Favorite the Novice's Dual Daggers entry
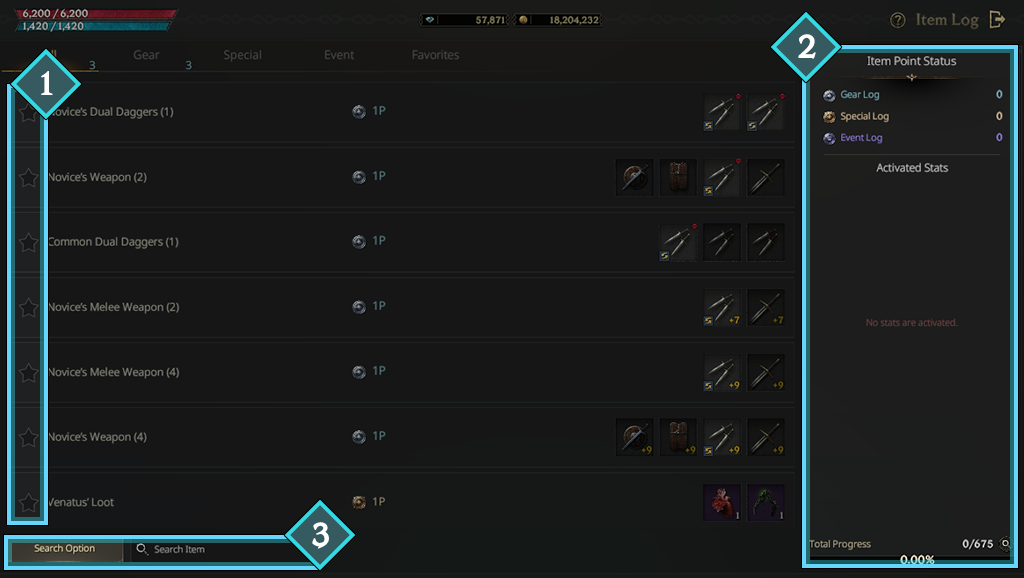The height and width of the screenshot is (578, 1024). tap(28, 112)
